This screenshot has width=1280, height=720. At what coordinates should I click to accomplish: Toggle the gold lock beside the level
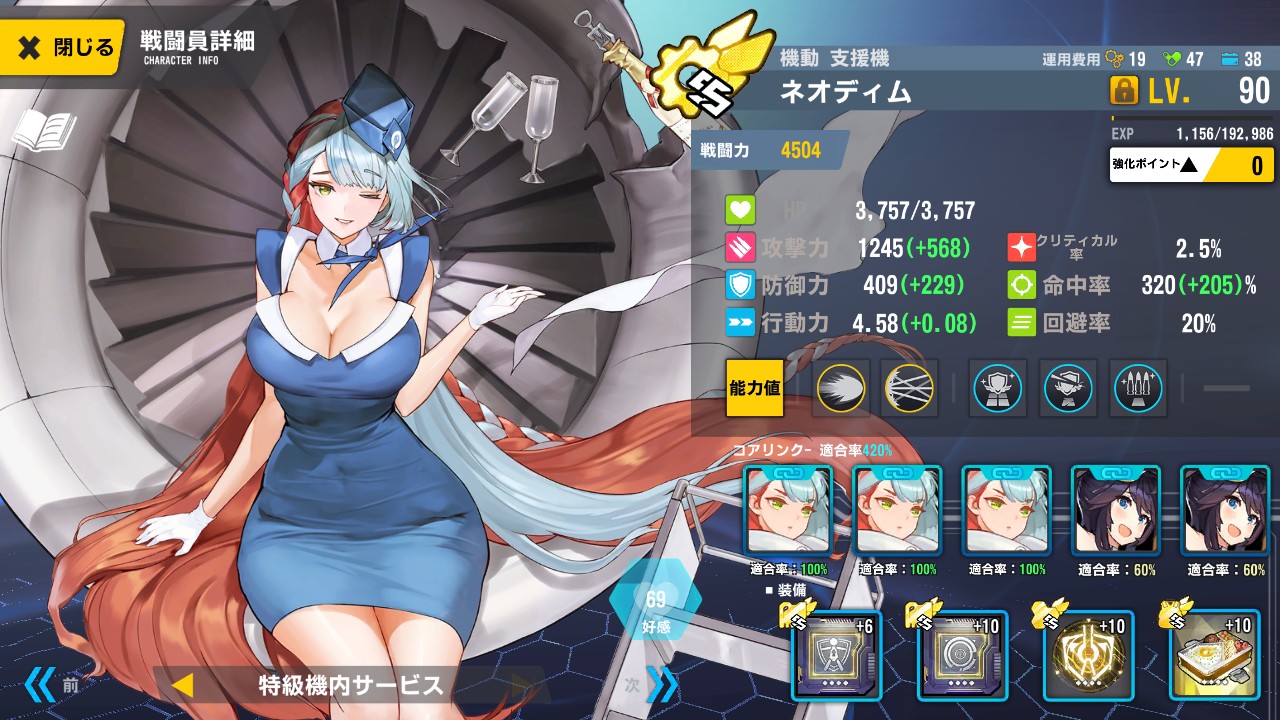[1125, 92]
